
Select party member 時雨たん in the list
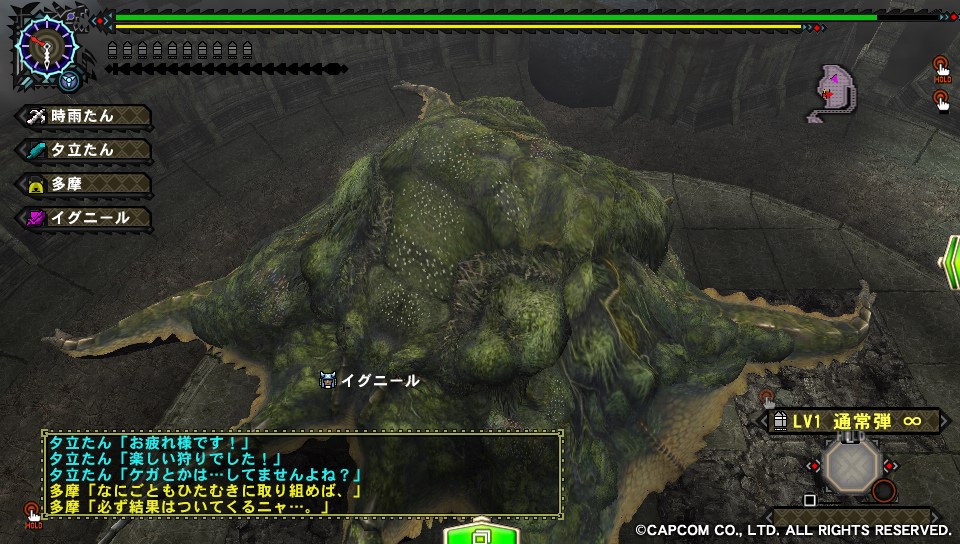84,116
